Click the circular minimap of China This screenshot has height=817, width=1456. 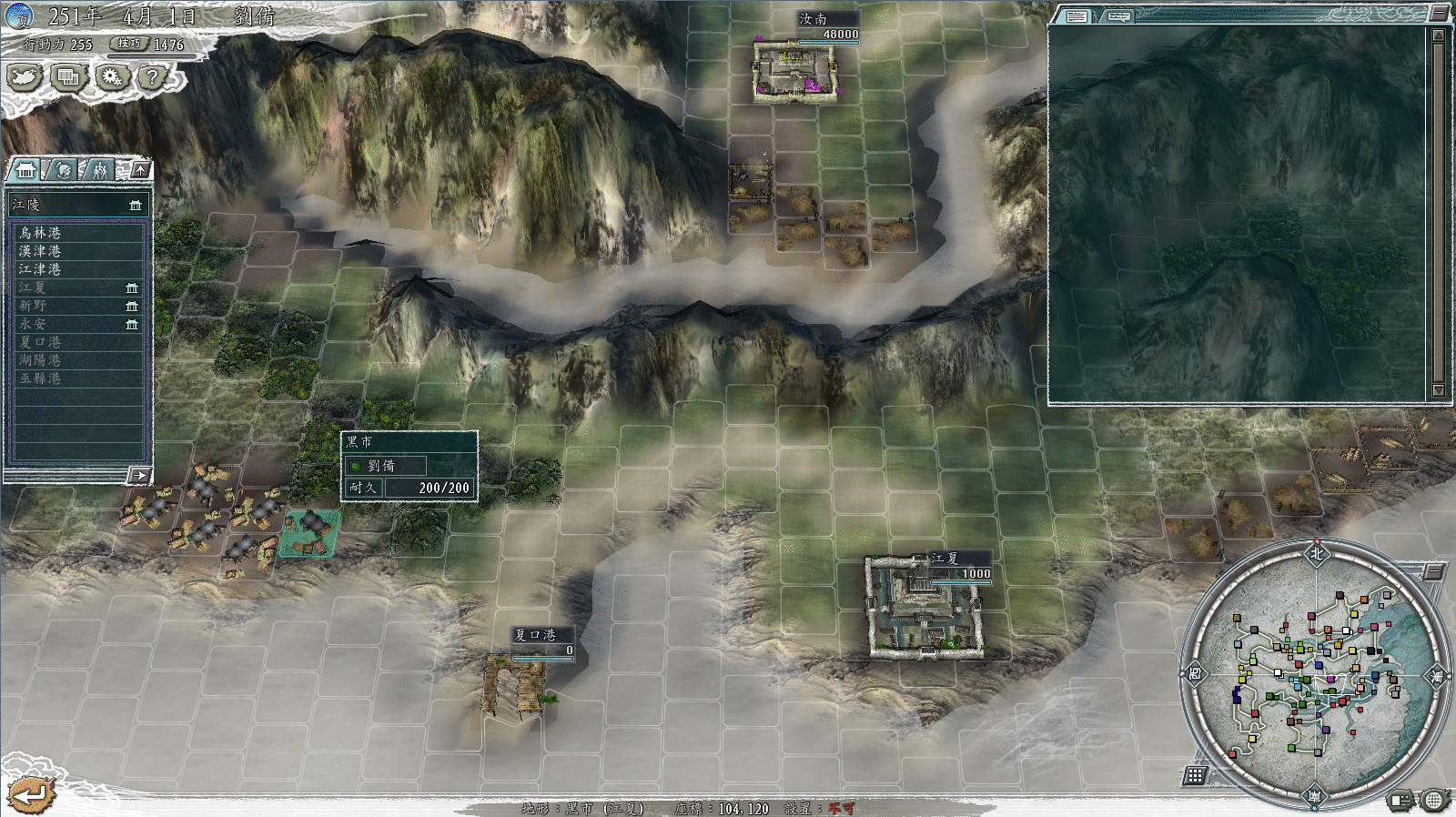click(x=1315, y=674)
